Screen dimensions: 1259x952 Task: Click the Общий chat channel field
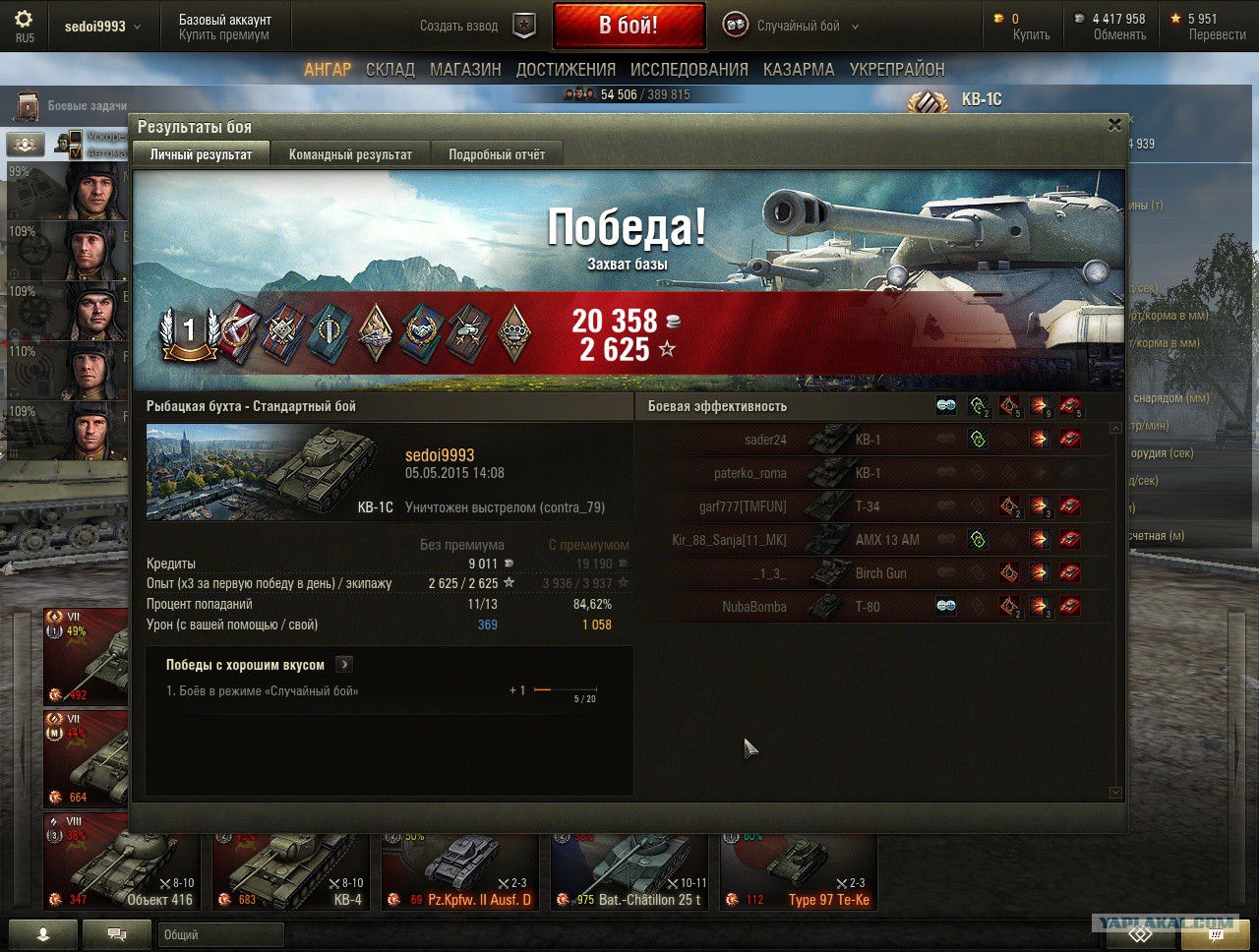[220, 934]
